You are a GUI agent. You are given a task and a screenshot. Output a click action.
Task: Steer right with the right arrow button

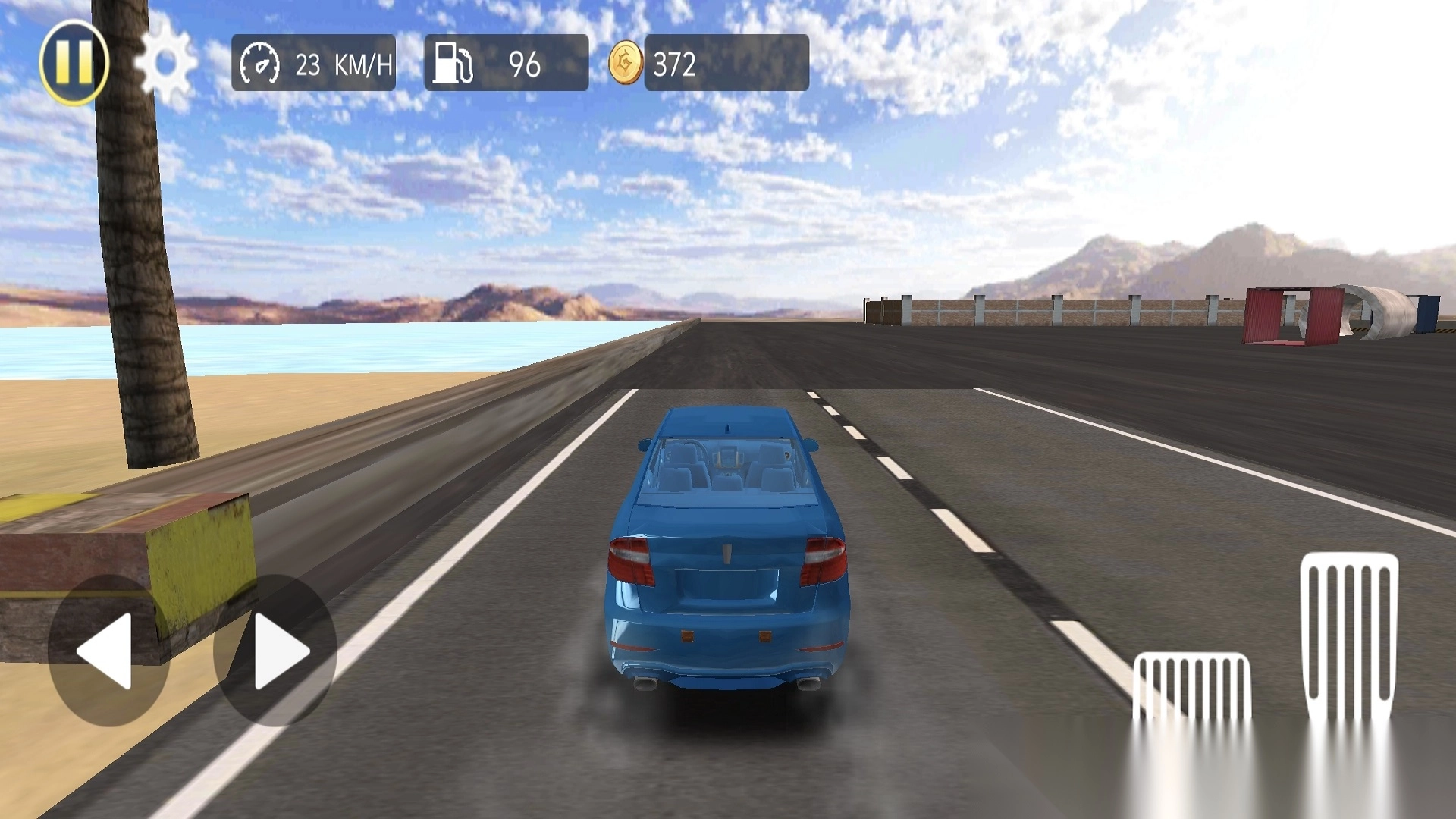(x=276, y=651)
